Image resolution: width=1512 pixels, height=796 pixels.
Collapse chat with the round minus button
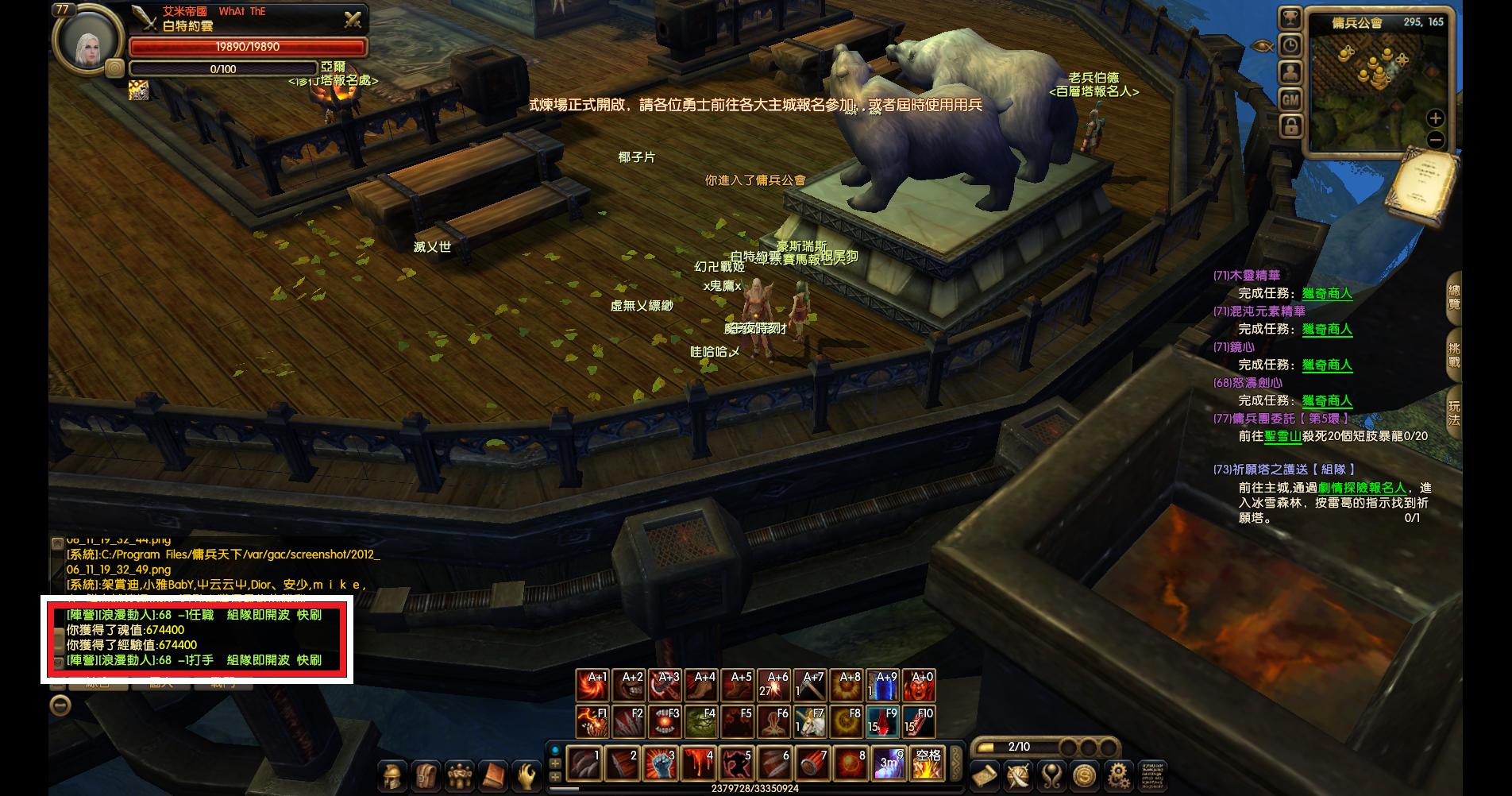pos(60,705)
